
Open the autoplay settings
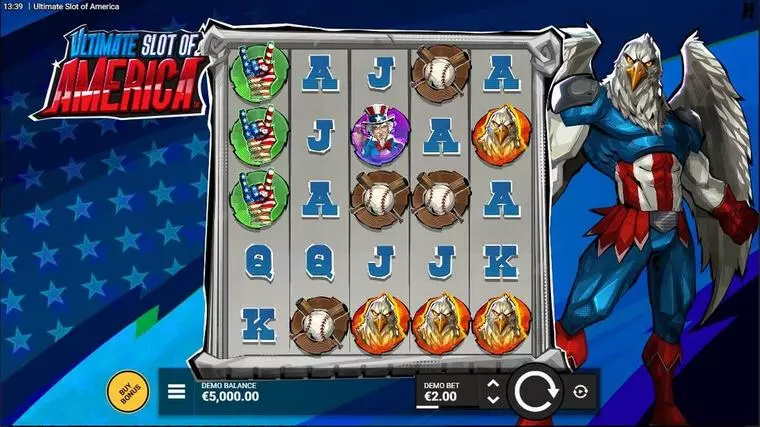pos(580,391)
